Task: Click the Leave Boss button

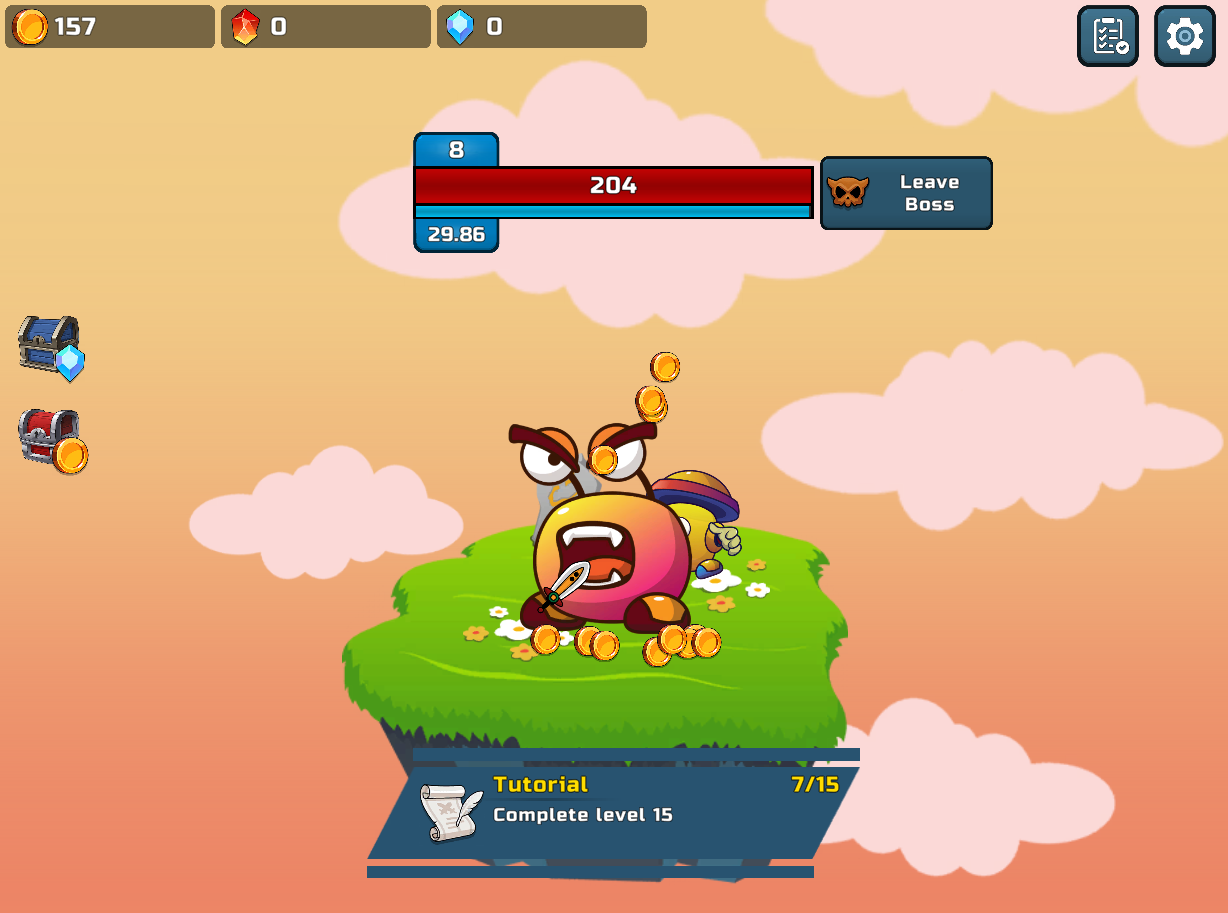Action: pyautogui.click(x=906, y=193)
